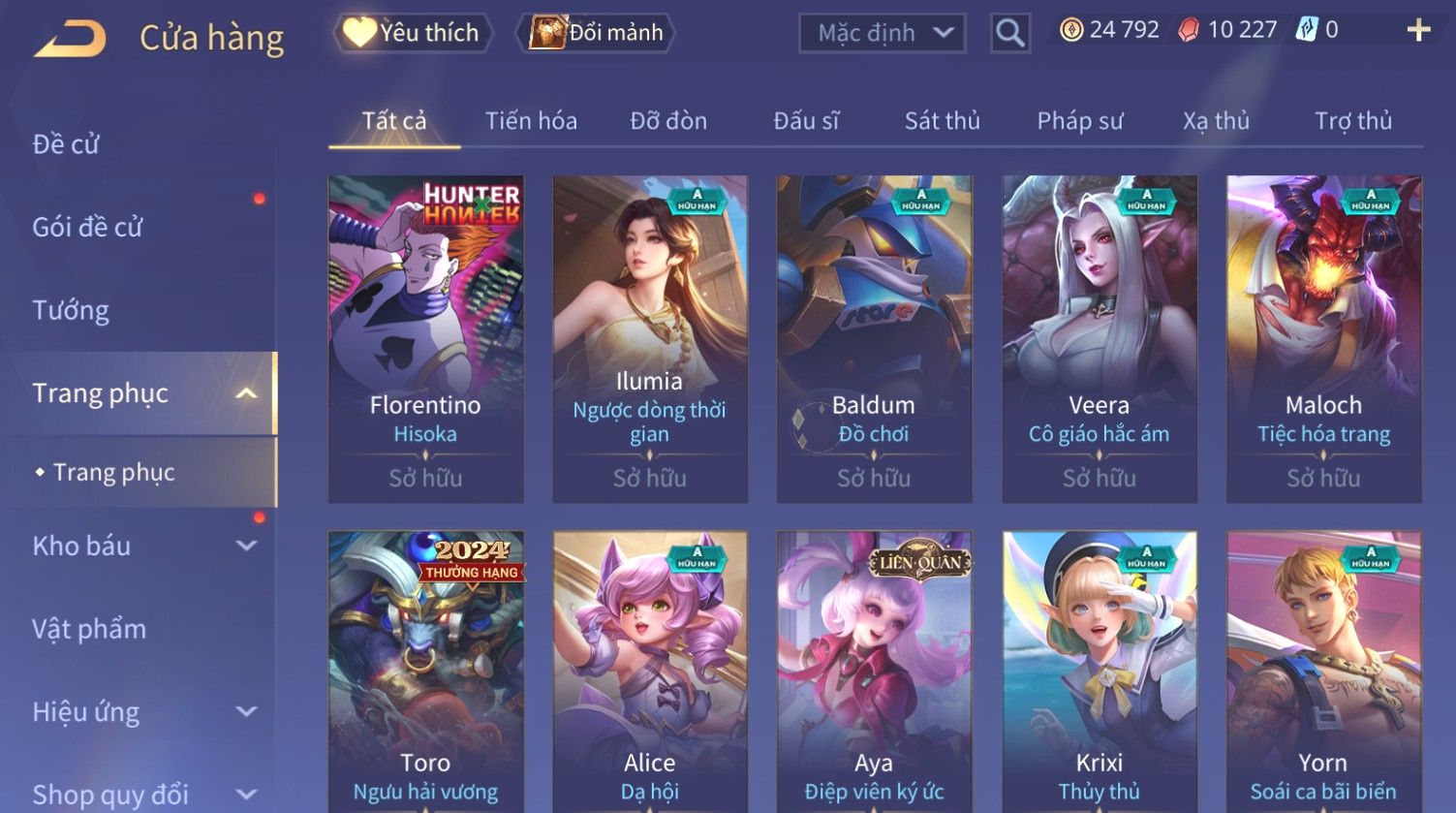View the Alice Dạ hội skin card
1456x813 pixels.
[649, 671]
